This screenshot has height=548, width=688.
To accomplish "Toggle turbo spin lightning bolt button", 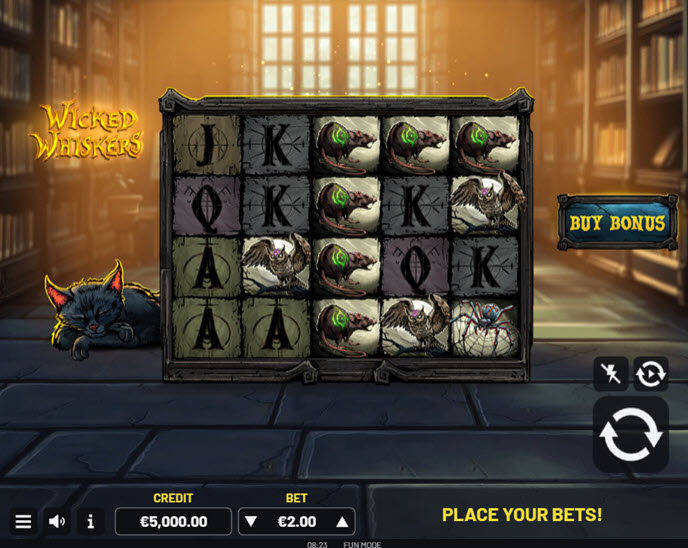I will click(610, 374).
